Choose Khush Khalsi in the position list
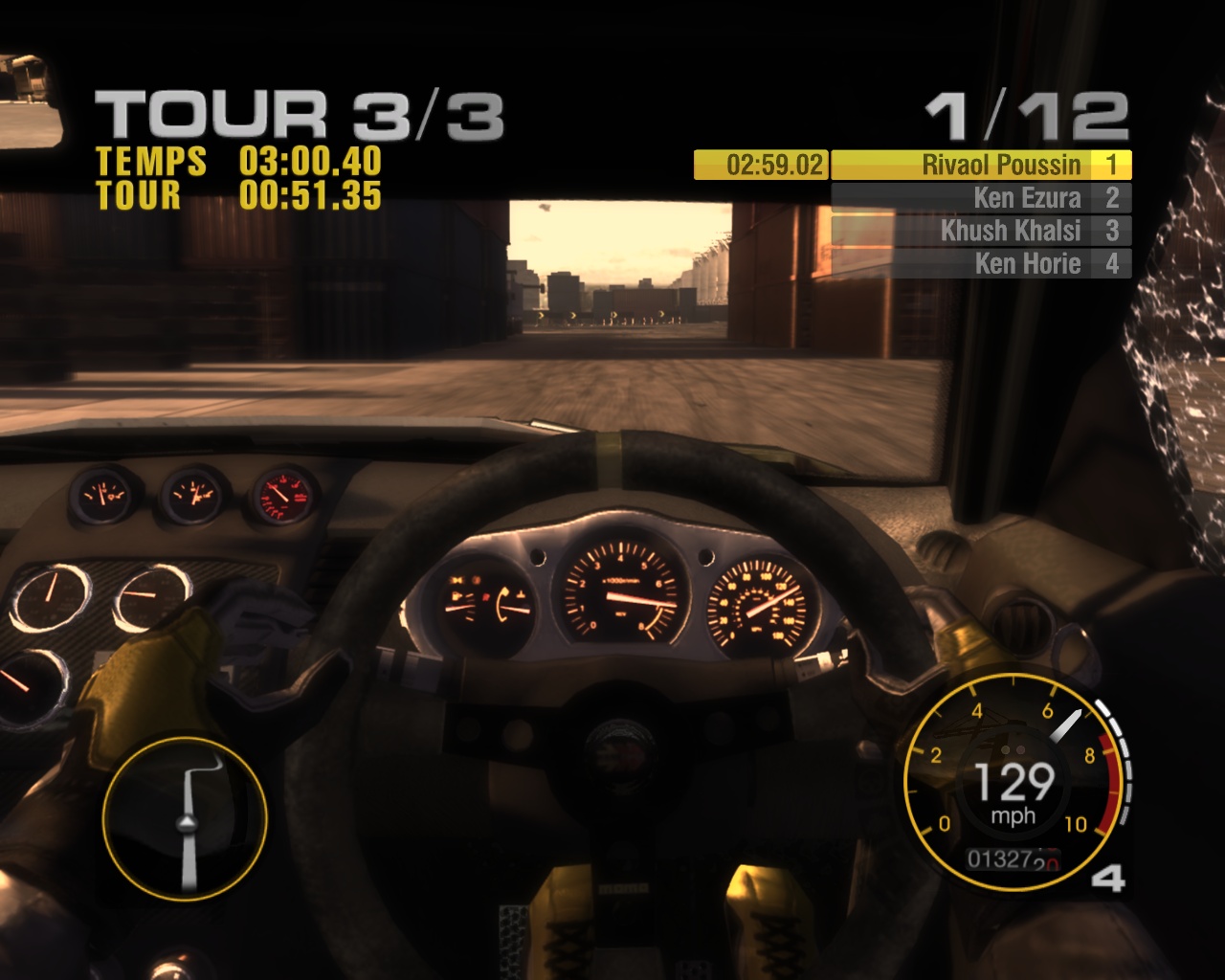 [980, 231]
